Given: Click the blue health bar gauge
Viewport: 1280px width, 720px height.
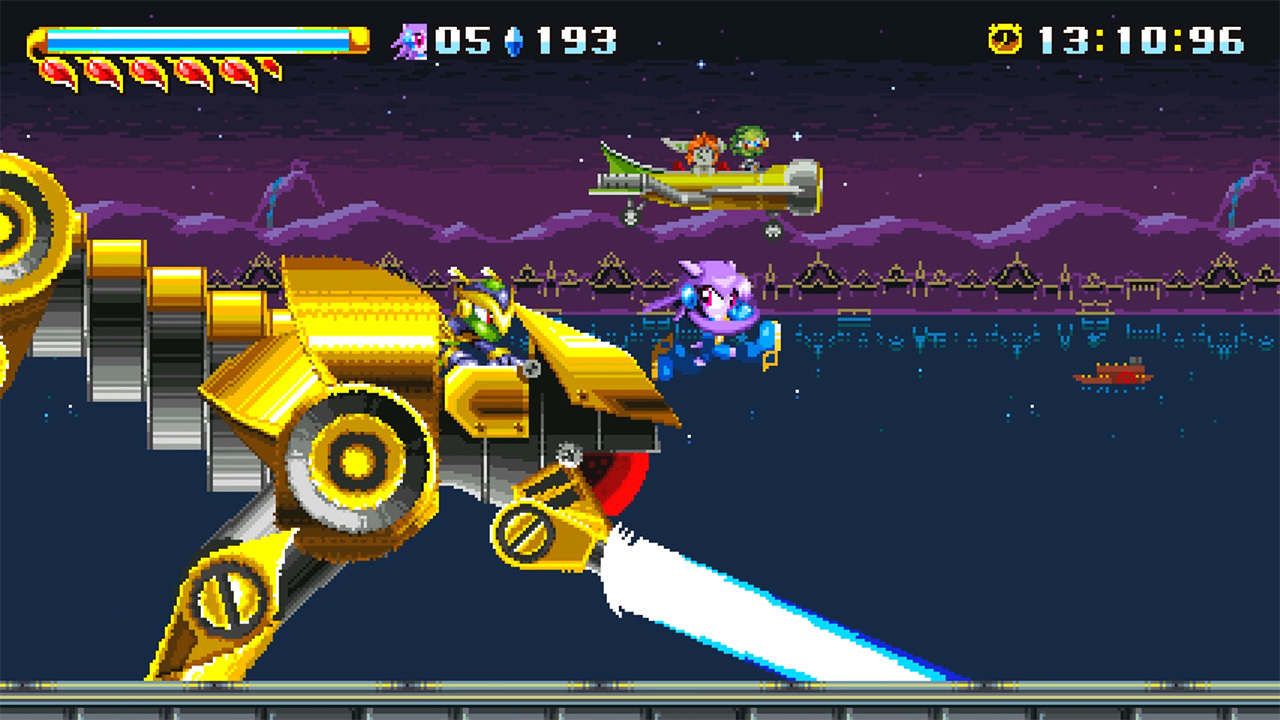Looking at the screenshot, I should pos(200,40).
